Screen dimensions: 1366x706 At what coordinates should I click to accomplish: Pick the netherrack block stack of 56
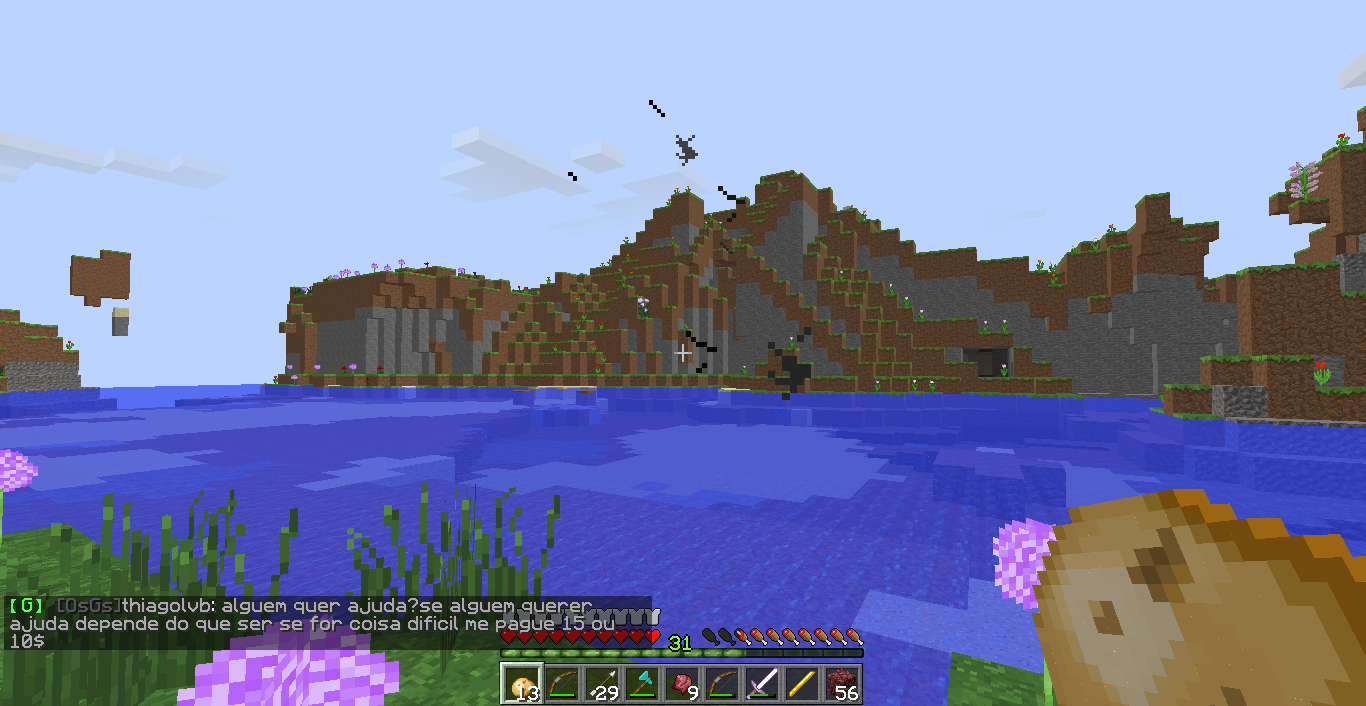point(841,685)
